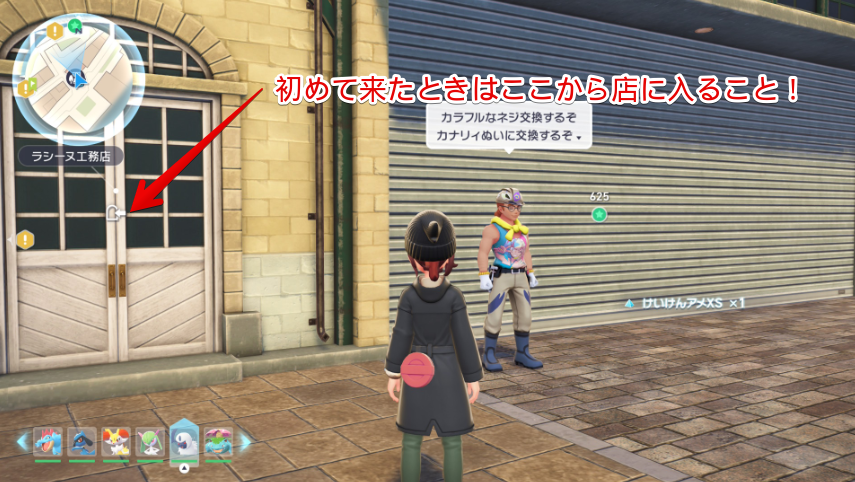This screenshot has width=855, height=482.
Task: Select Venusaur in the party bar
Action: (218, 441)
